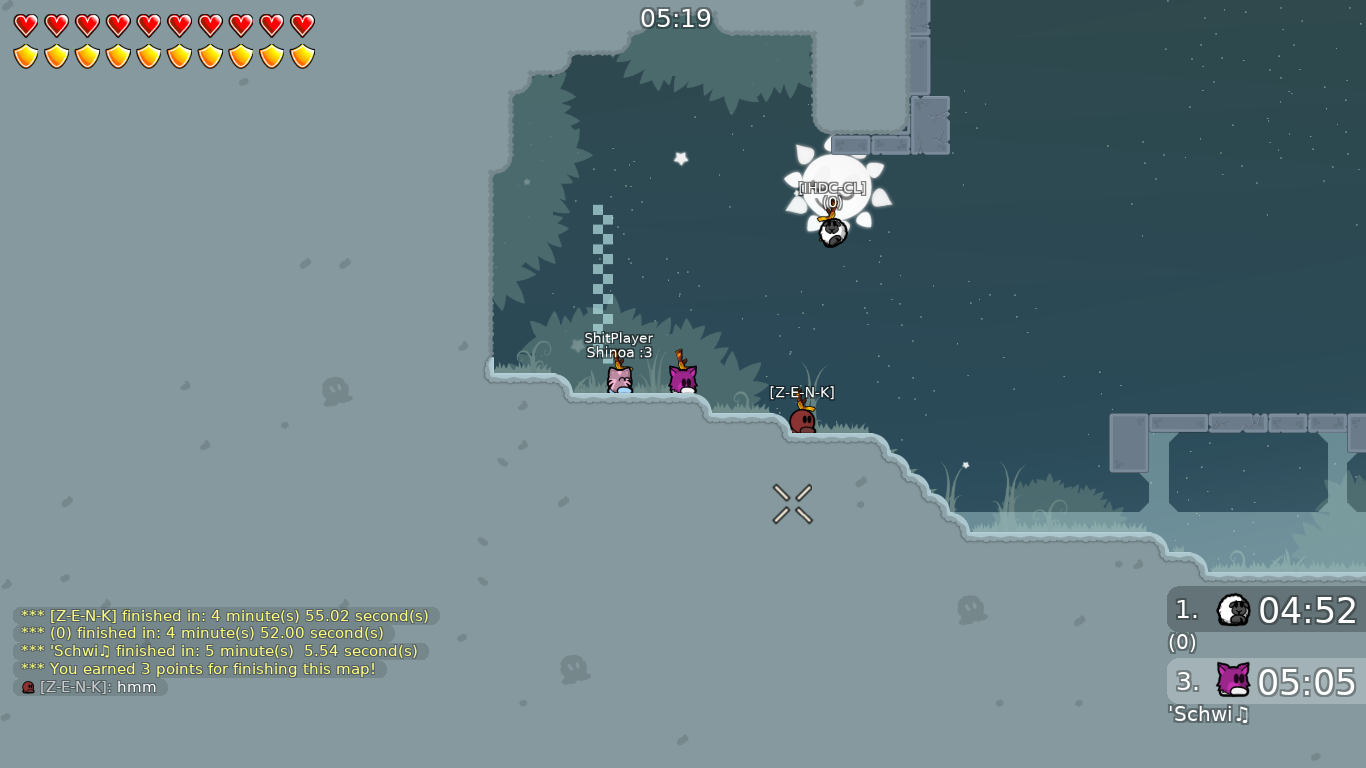The height and width of the screenshot is (768, 1366).
Task: Click the small star decoration left of [IHDC-CL]
Action: [x=679, y=158]
